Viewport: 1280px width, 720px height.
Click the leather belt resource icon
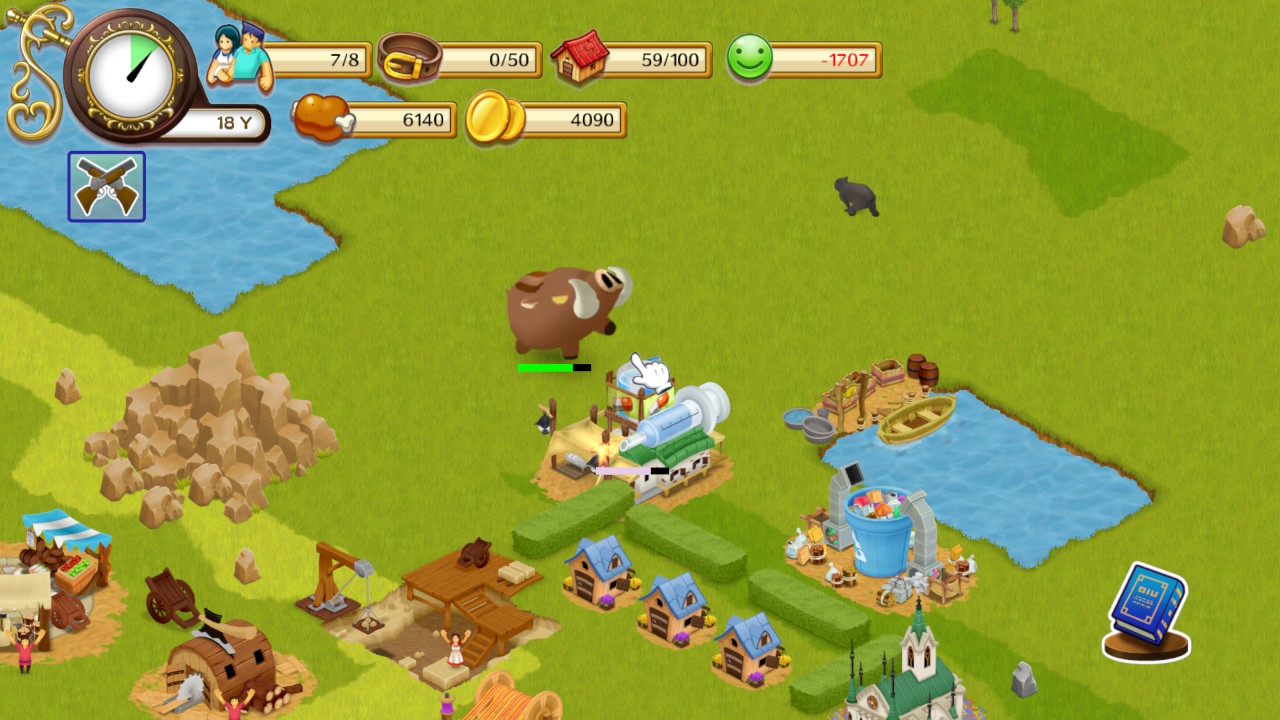click(410, 58)
